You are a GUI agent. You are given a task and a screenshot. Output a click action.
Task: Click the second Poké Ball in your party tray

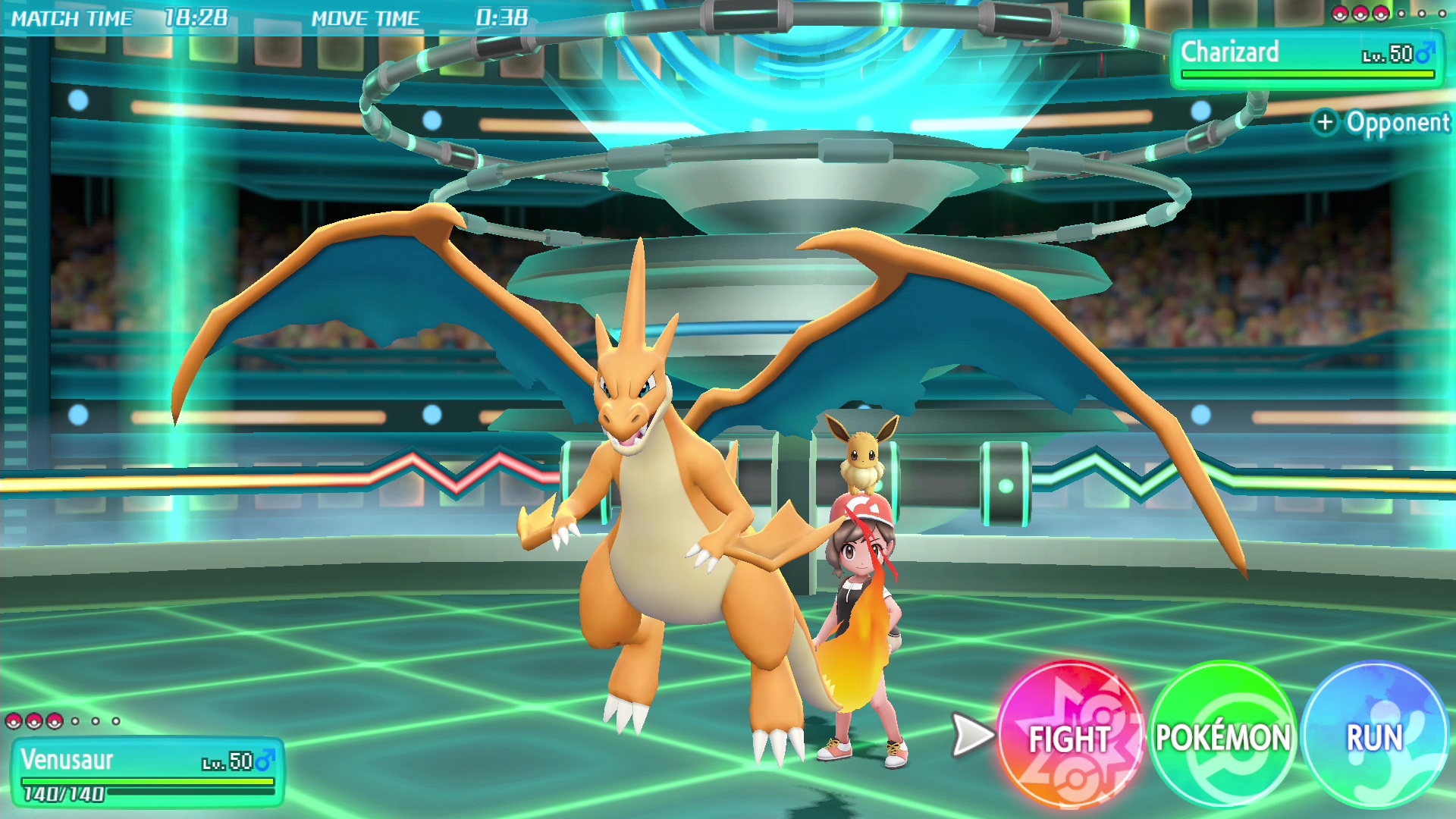[33, 722]
